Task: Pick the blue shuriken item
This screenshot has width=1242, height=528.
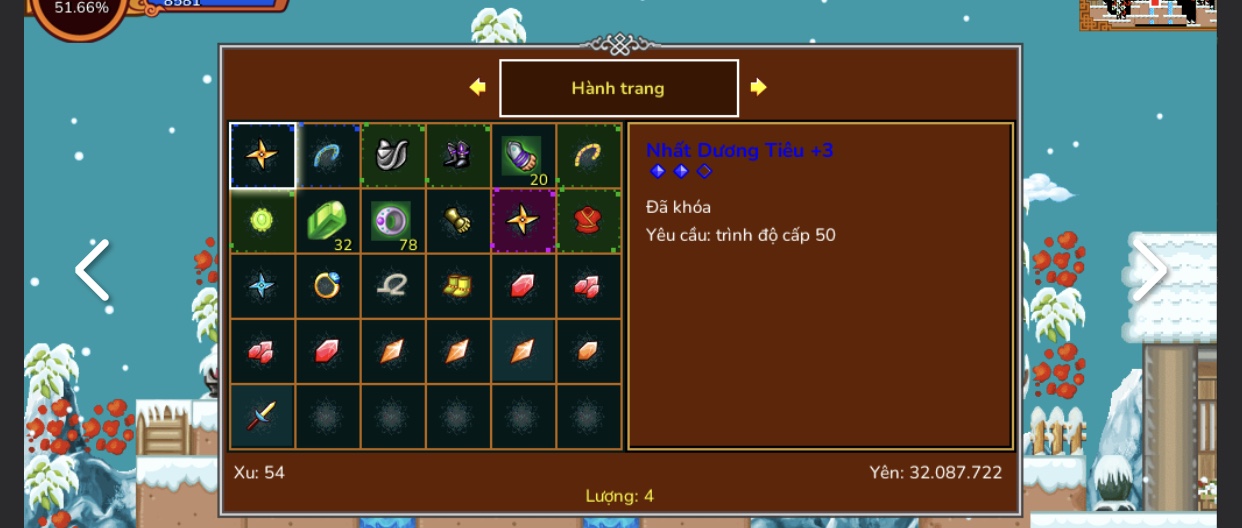Action: click(x=262, y=286)
